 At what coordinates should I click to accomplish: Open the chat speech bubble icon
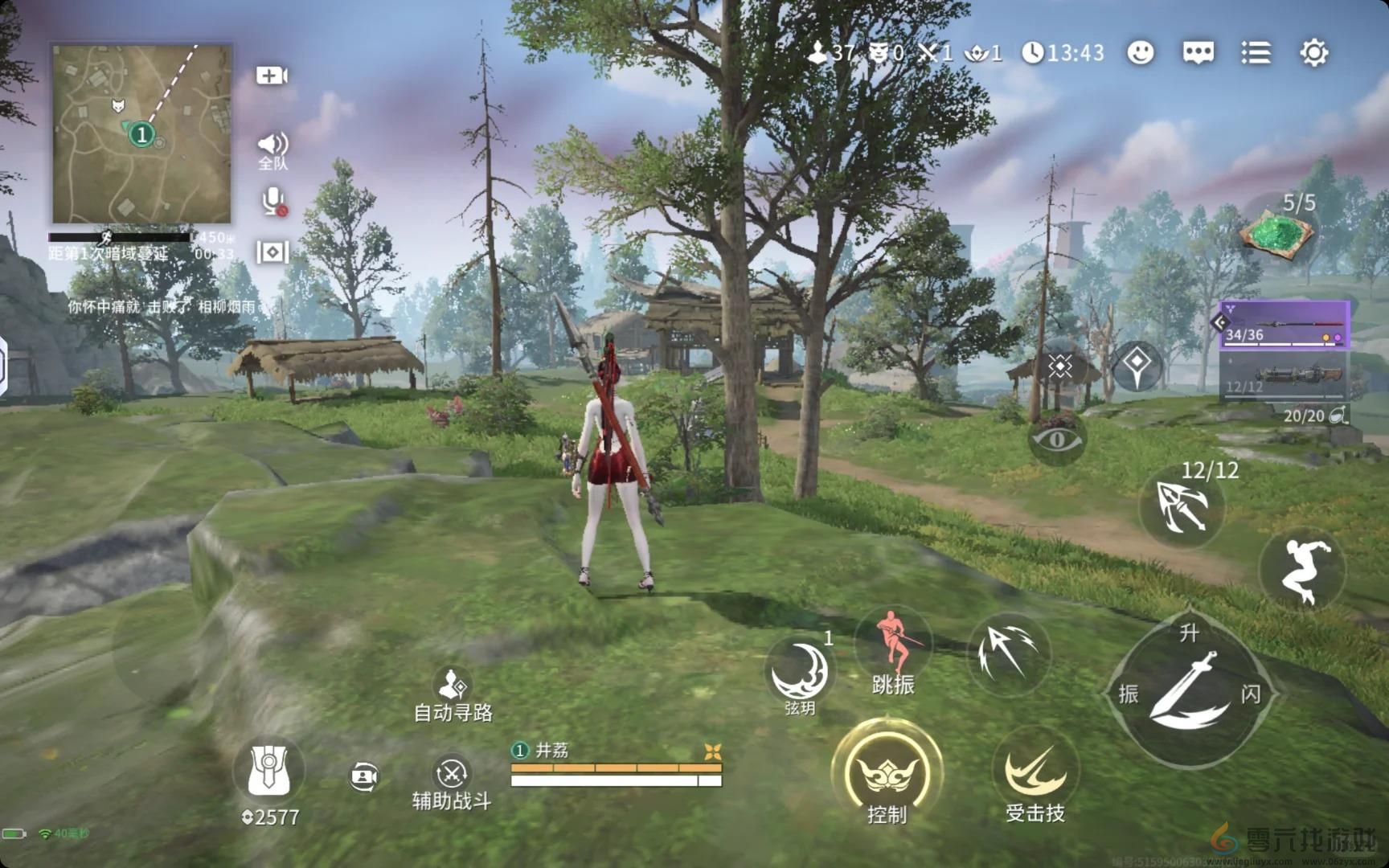[x=1198, y=53]
